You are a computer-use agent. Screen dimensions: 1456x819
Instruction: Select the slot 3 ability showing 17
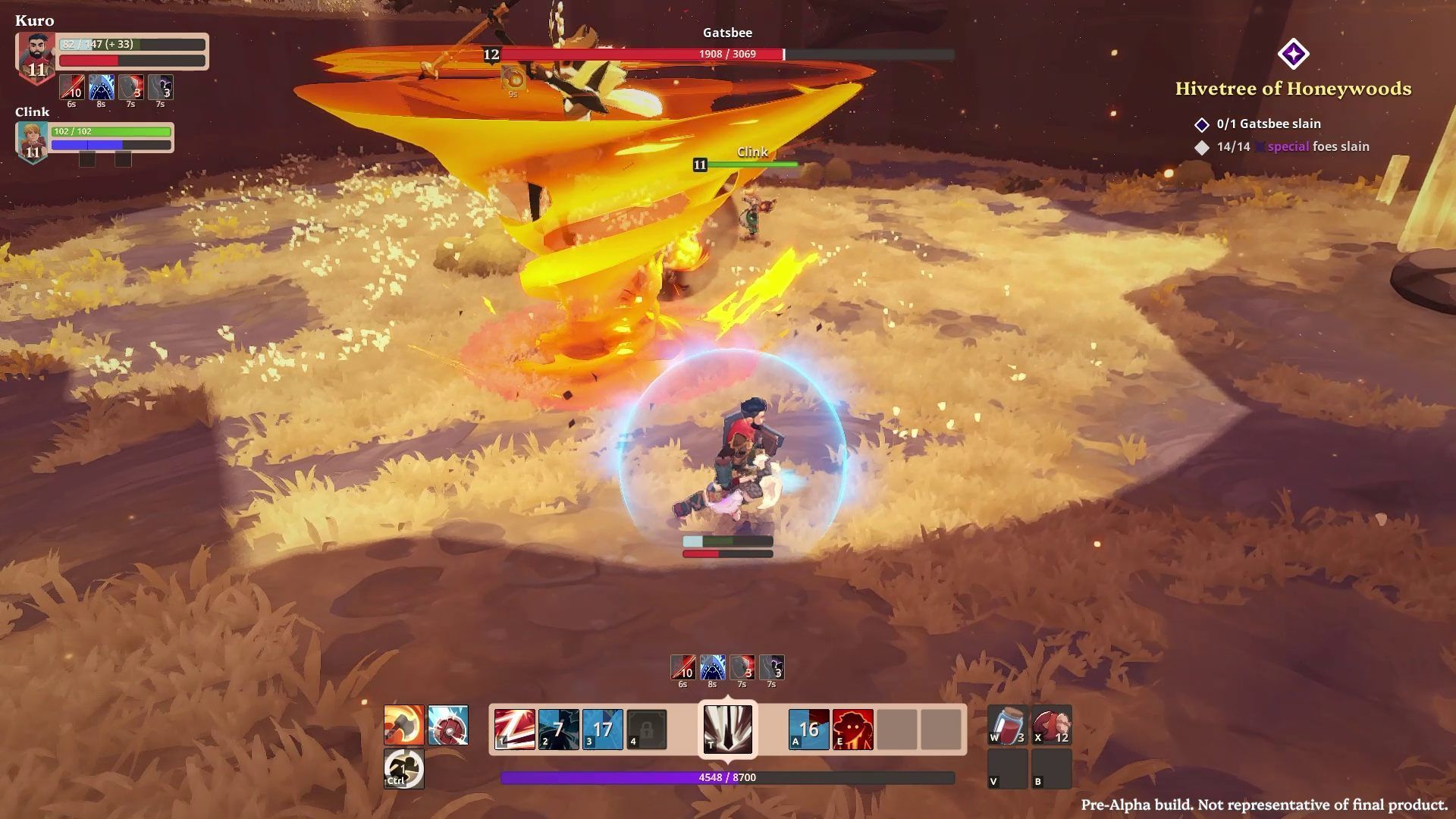(602, 730)
